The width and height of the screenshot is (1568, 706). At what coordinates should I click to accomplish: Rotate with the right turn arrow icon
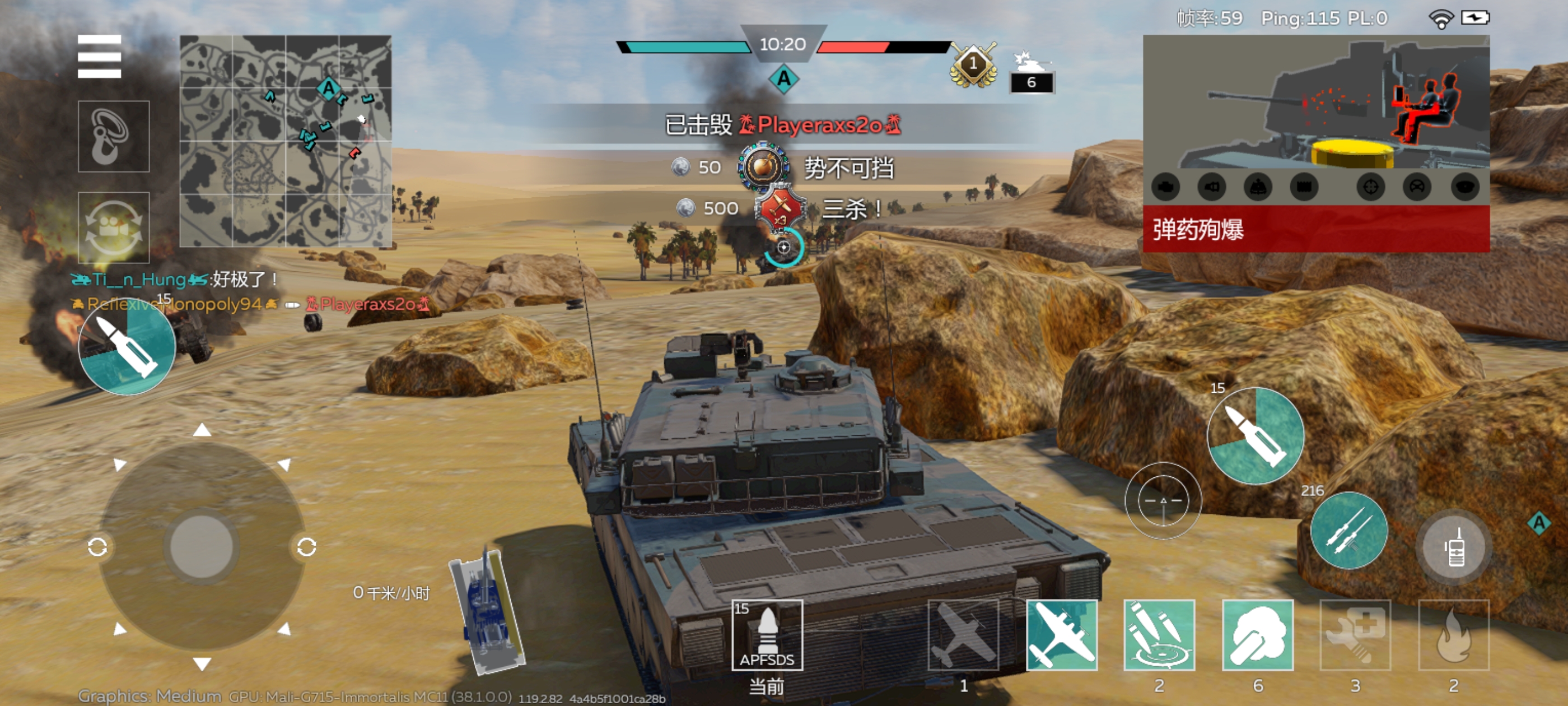pos(306,547)
